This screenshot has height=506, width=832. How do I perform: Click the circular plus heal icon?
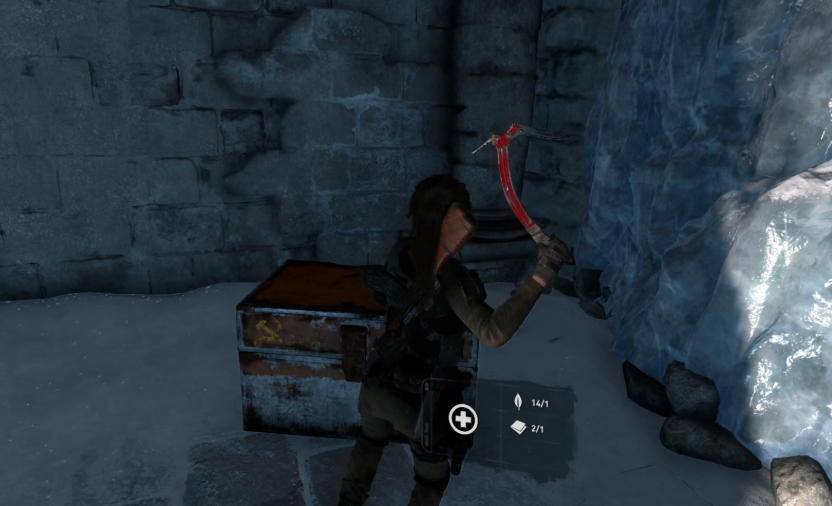click(x=463, y=419)
